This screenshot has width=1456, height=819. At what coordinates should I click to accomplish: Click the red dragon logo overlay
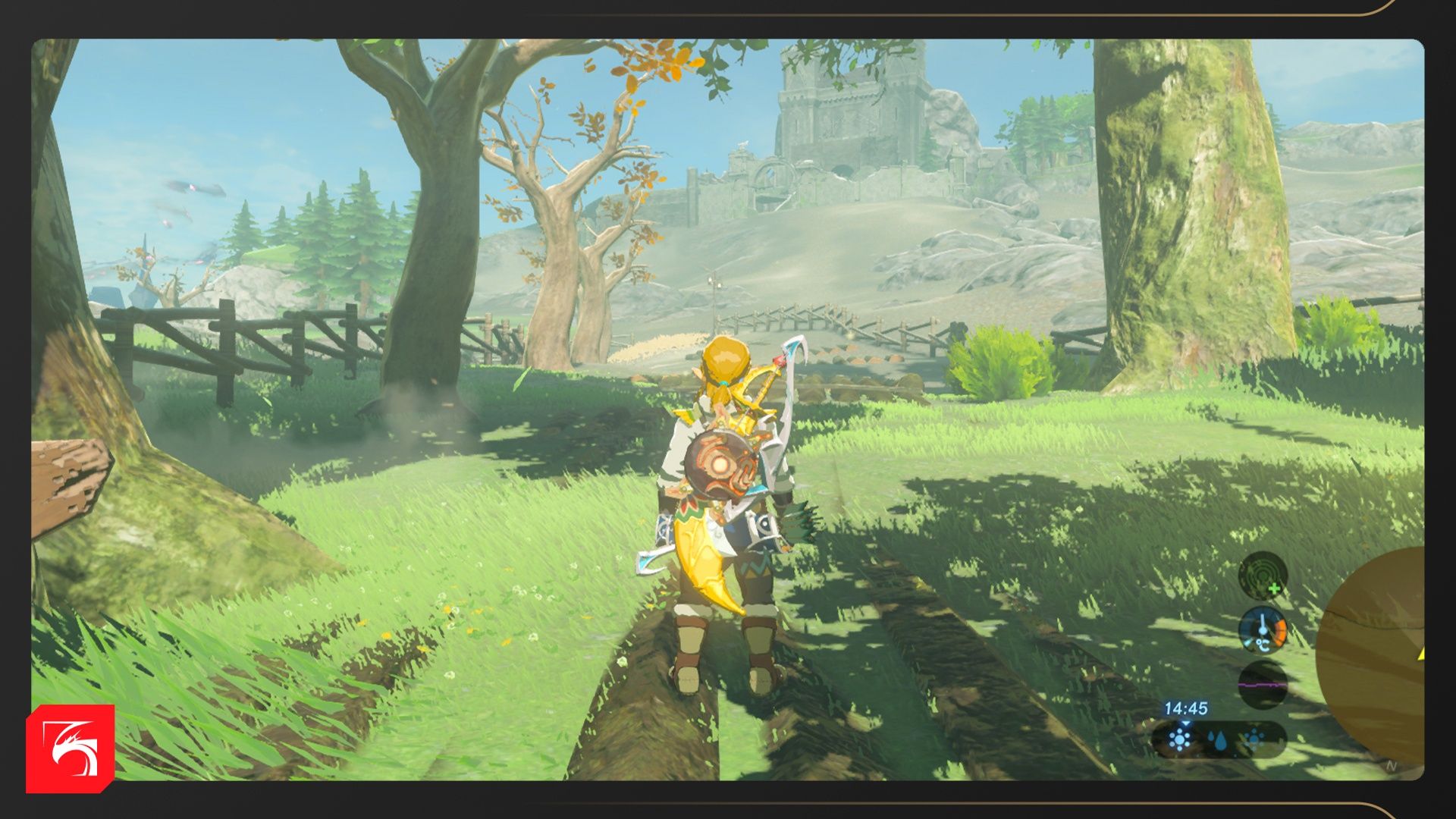(71, 748)
